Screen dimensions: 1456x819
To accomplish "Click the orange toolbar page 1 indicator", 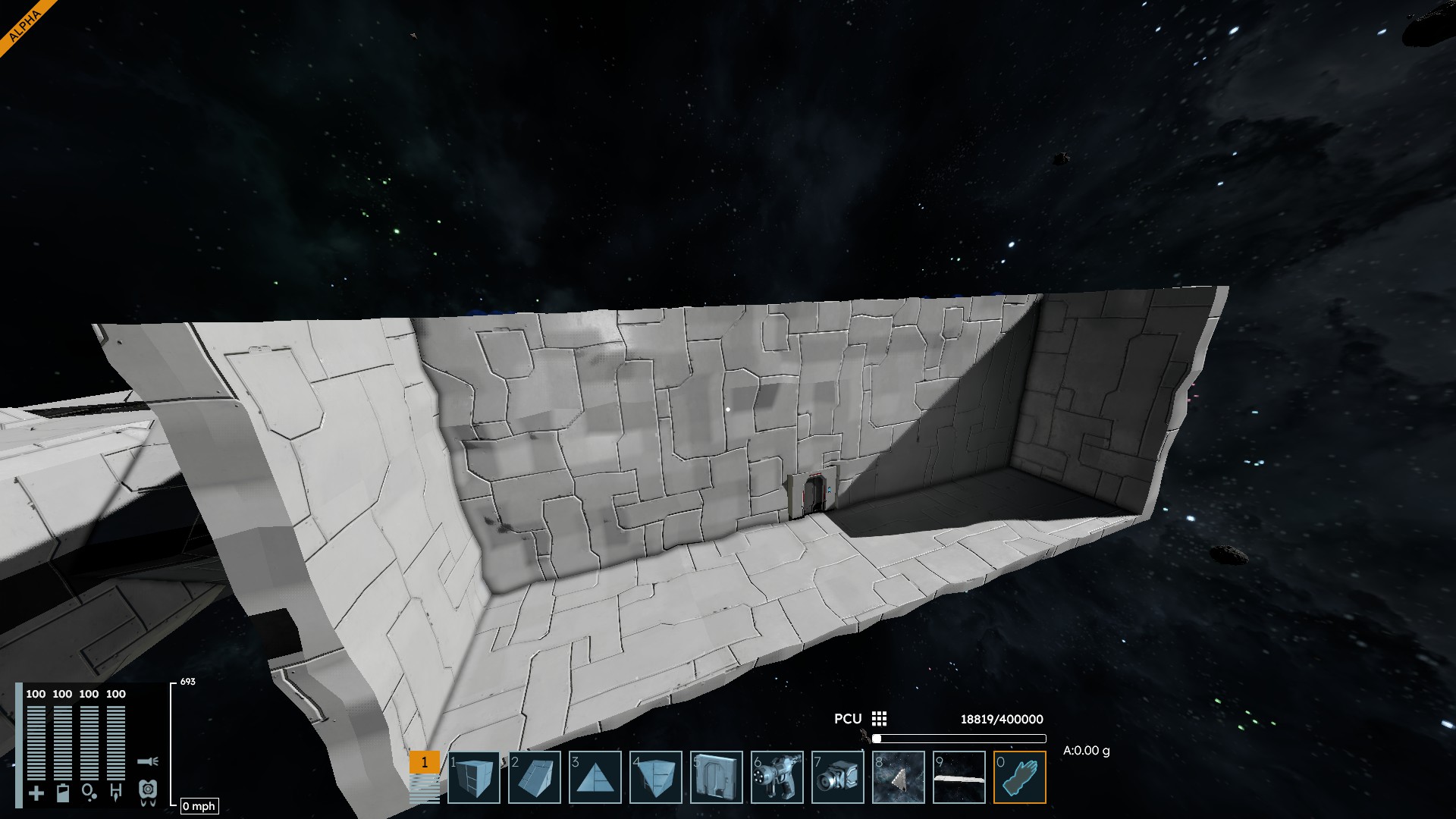I will [424, 762].
